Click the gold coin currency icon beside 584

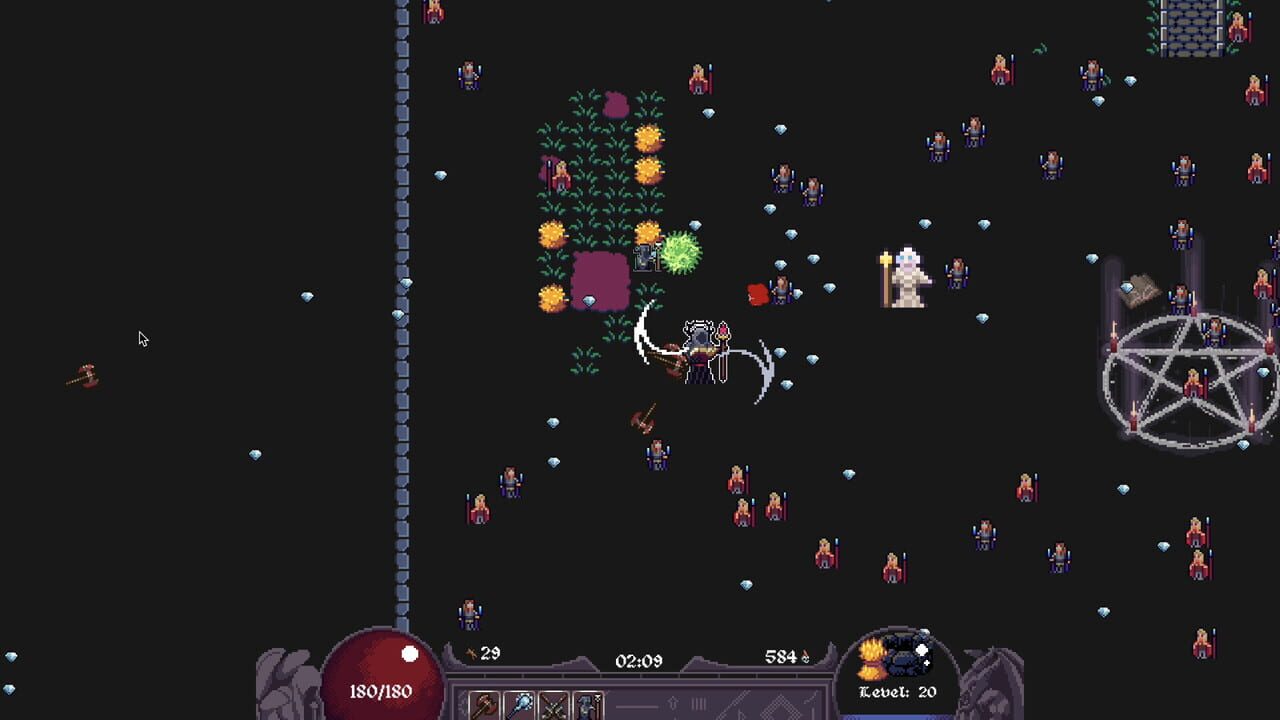click(x=805, y=656)
